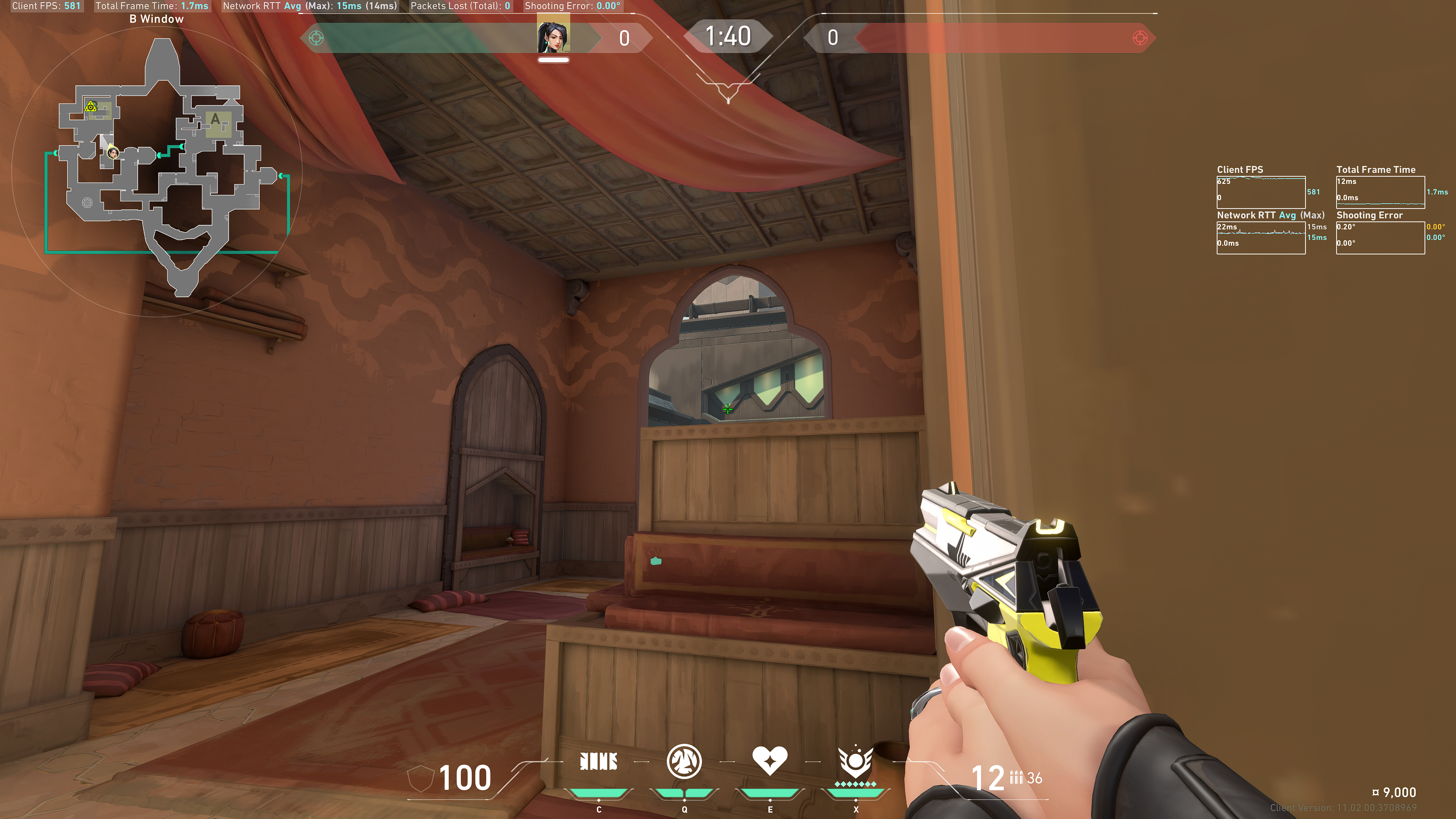1456x819 pixels.
Task: Click the red enemy team crosshair emblem
Action: coord(1139,38)
